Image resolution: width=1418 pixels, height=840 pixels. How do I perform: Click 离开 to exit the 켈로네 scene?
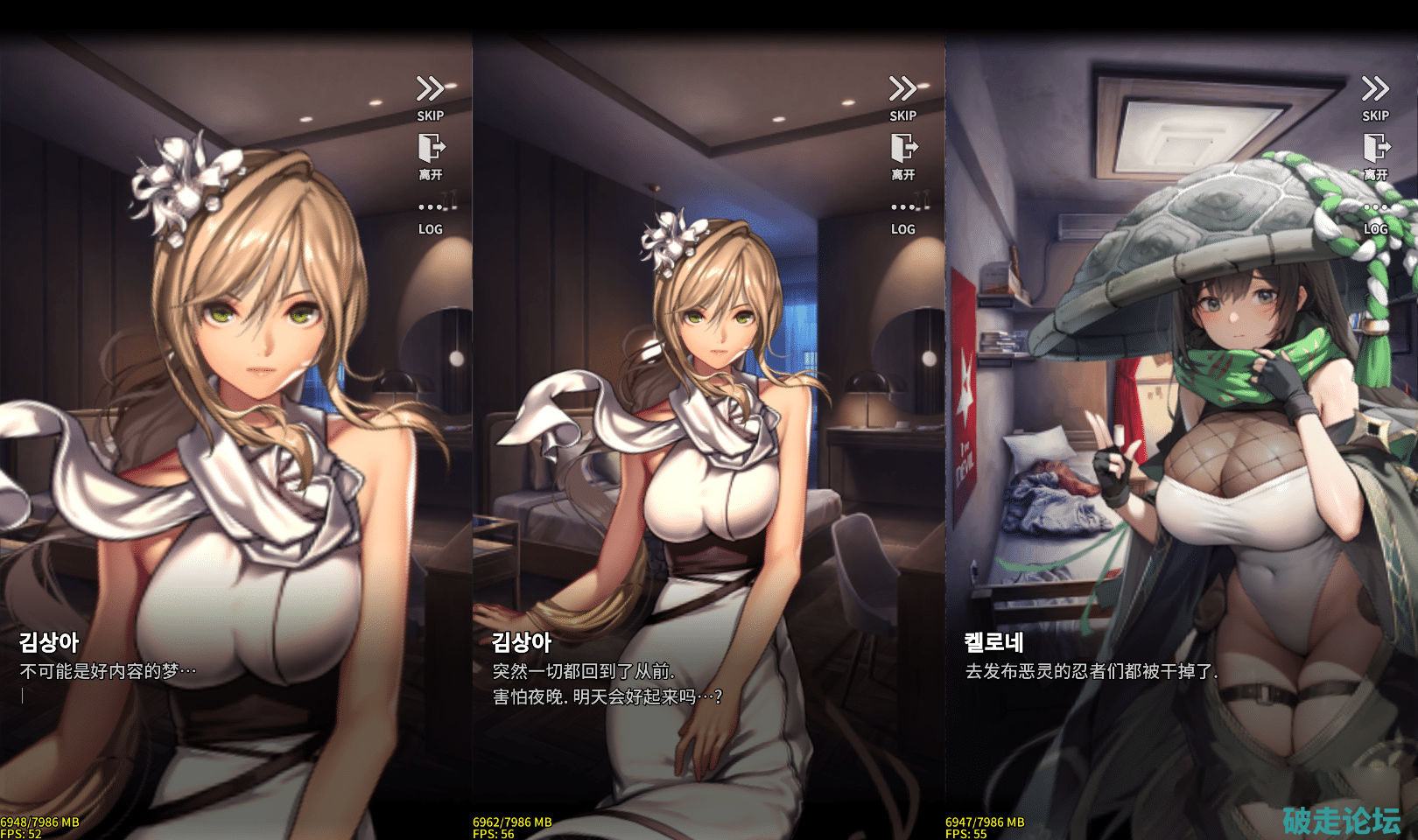pos(1375,156)
